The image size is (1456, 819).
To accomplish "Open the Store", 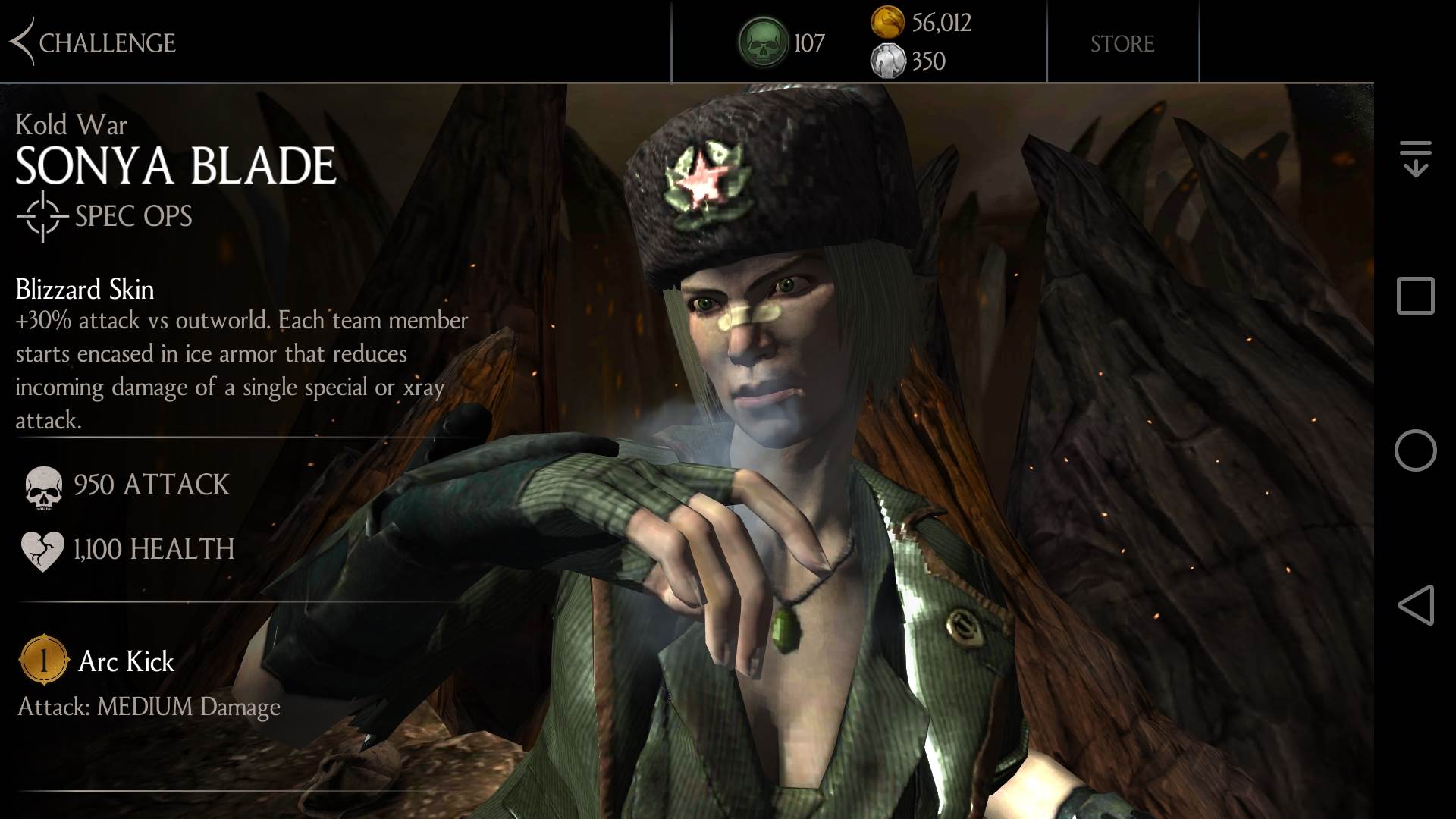I will [x=1122, y=43].
